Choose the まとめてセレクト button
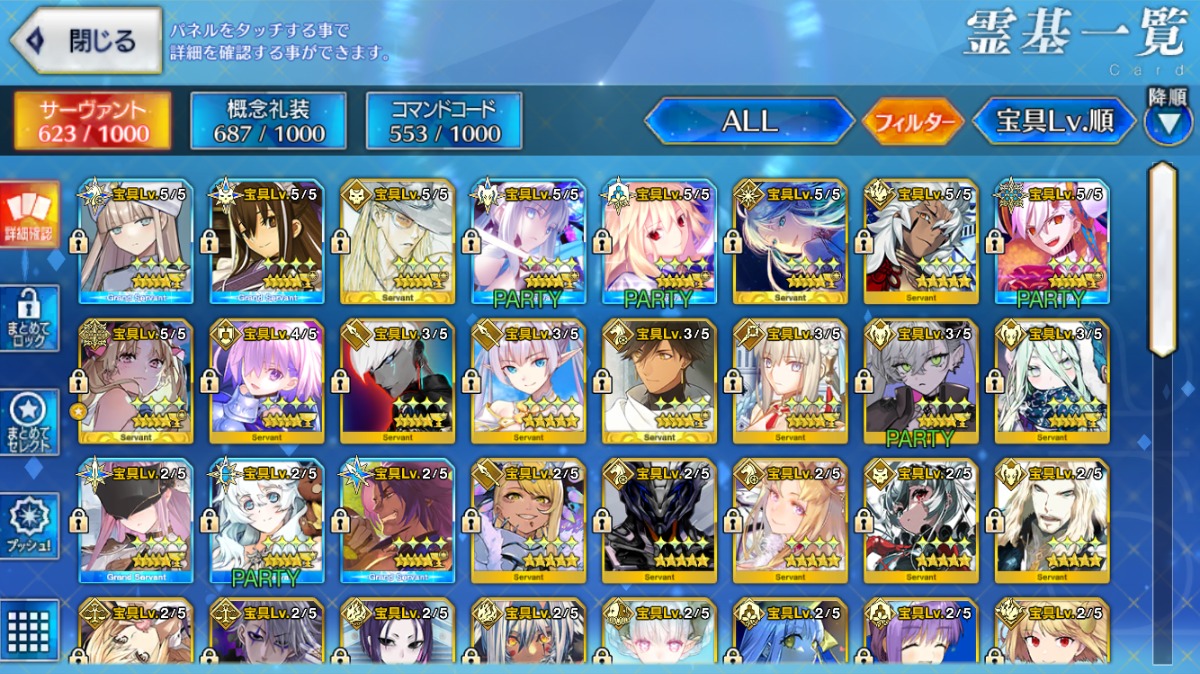1200x674 pixels. click(x=28, y=422)
